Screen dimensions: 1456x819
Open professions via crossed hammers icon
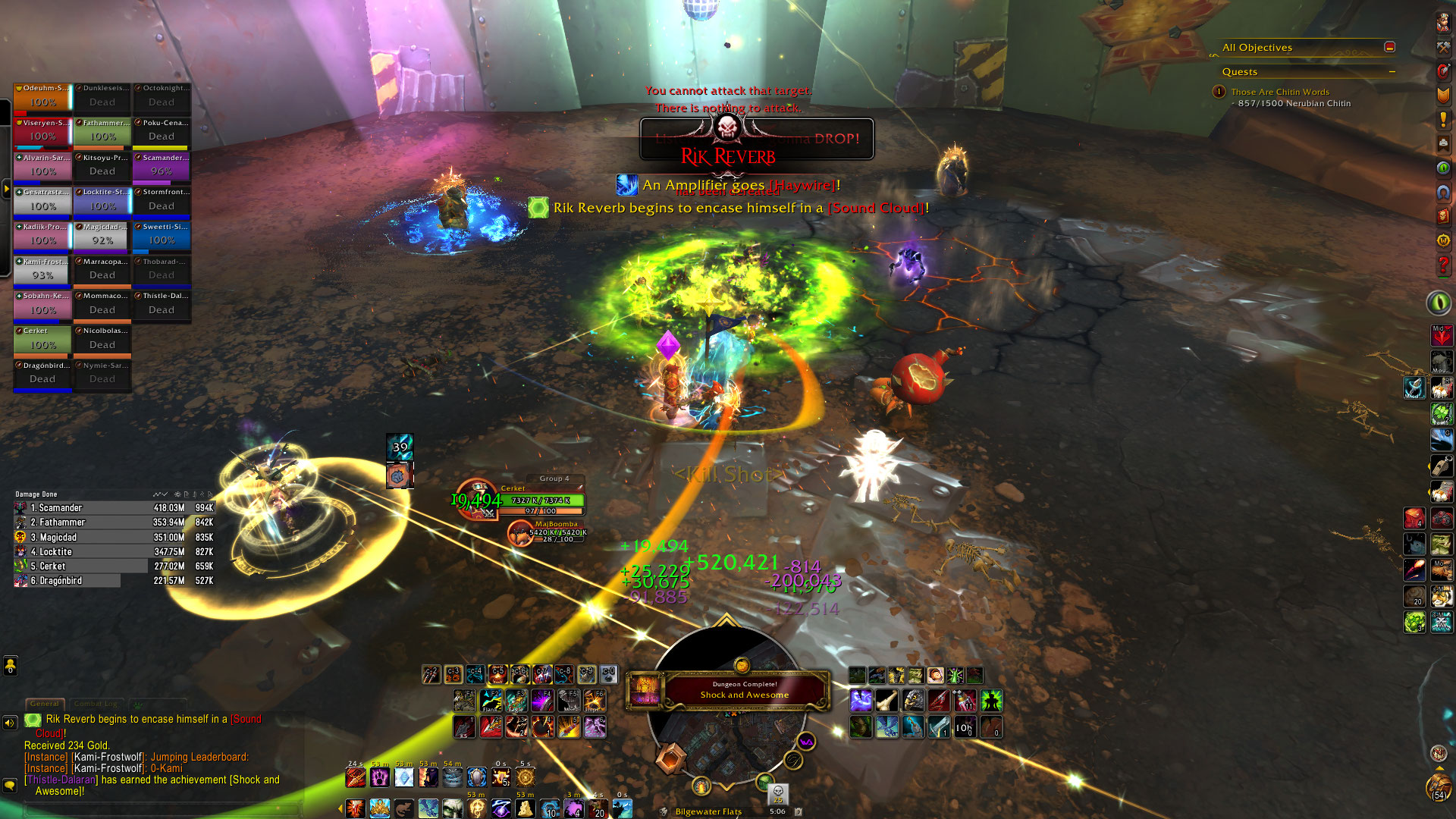[x=1442, y=47]
